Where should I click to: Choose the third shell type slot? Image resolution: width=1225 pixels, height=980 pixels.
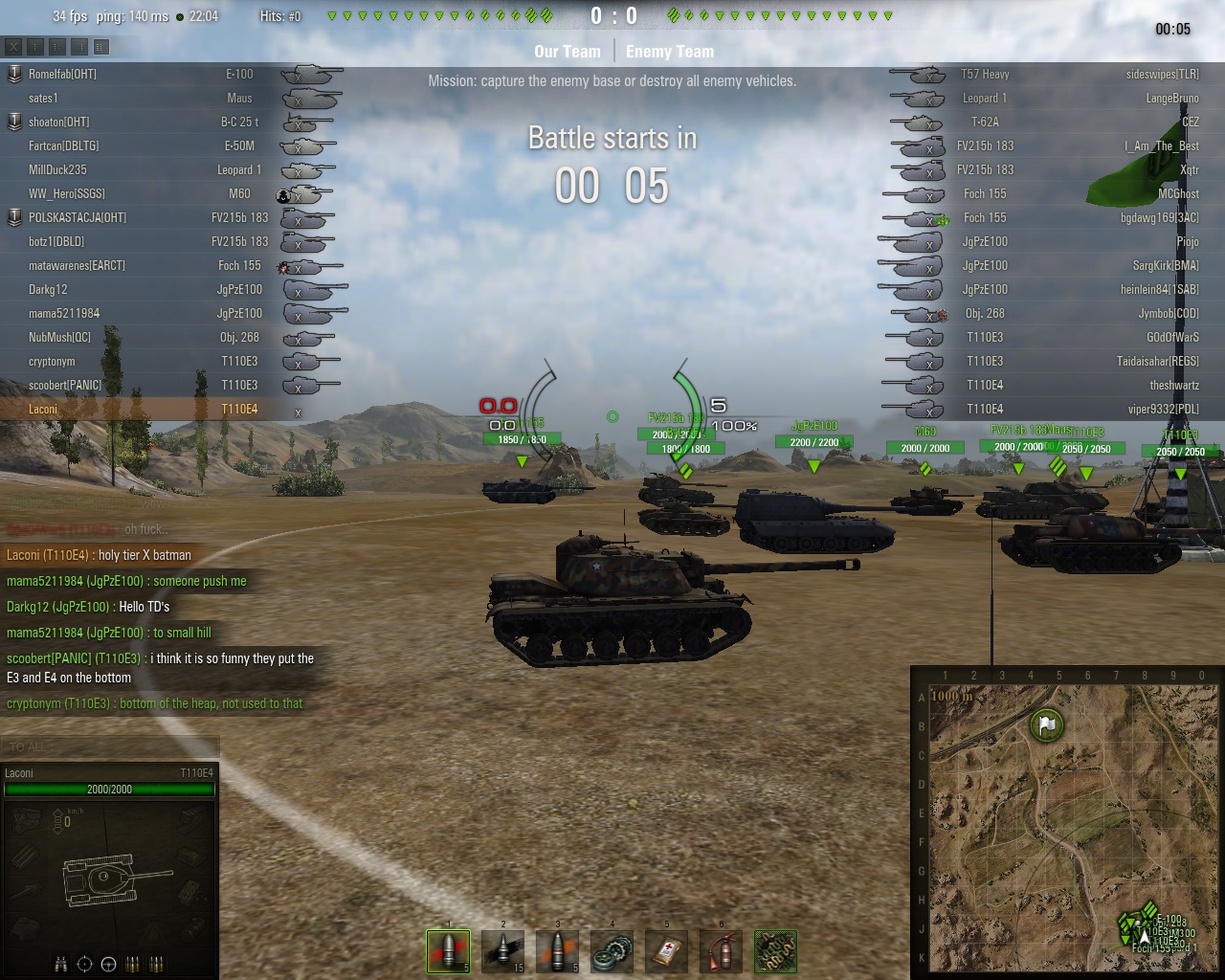[558, 951]
